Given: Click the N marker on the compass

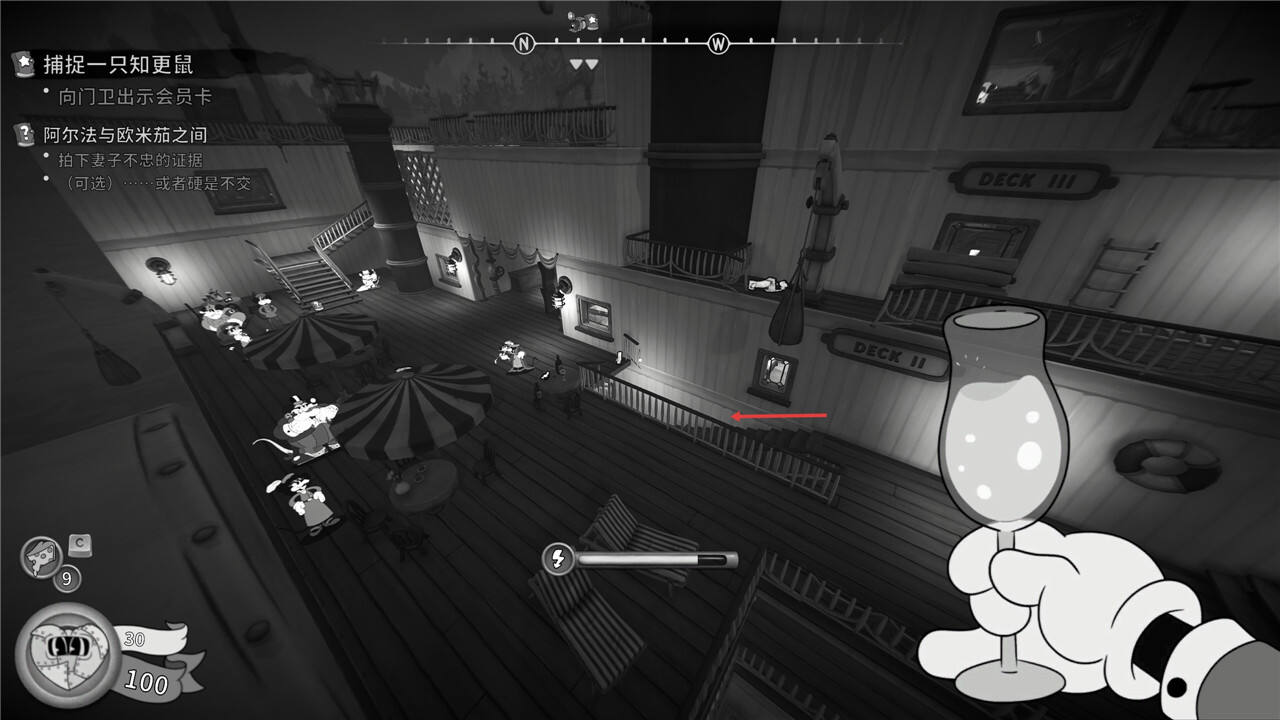Looking at the screenshot, I should tap(524, 43).
